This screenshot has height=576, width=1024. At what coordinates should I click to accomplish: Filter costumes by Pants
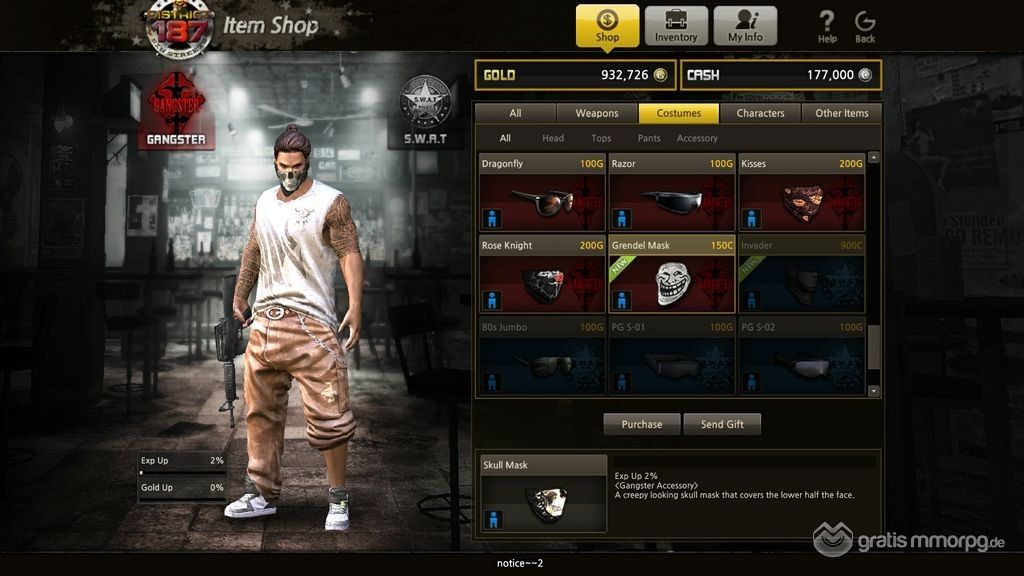649,138
